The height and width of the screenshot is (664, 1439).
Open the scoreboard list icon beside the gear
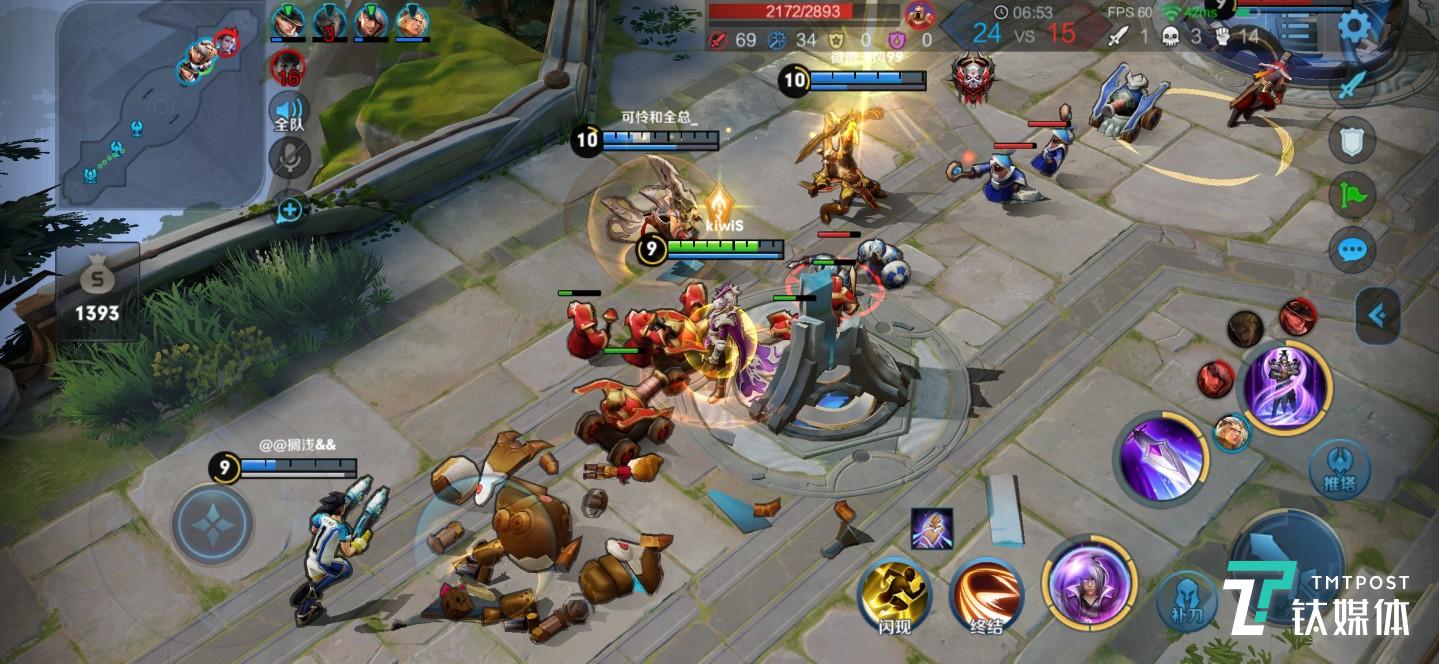[x=1297, y=27]
